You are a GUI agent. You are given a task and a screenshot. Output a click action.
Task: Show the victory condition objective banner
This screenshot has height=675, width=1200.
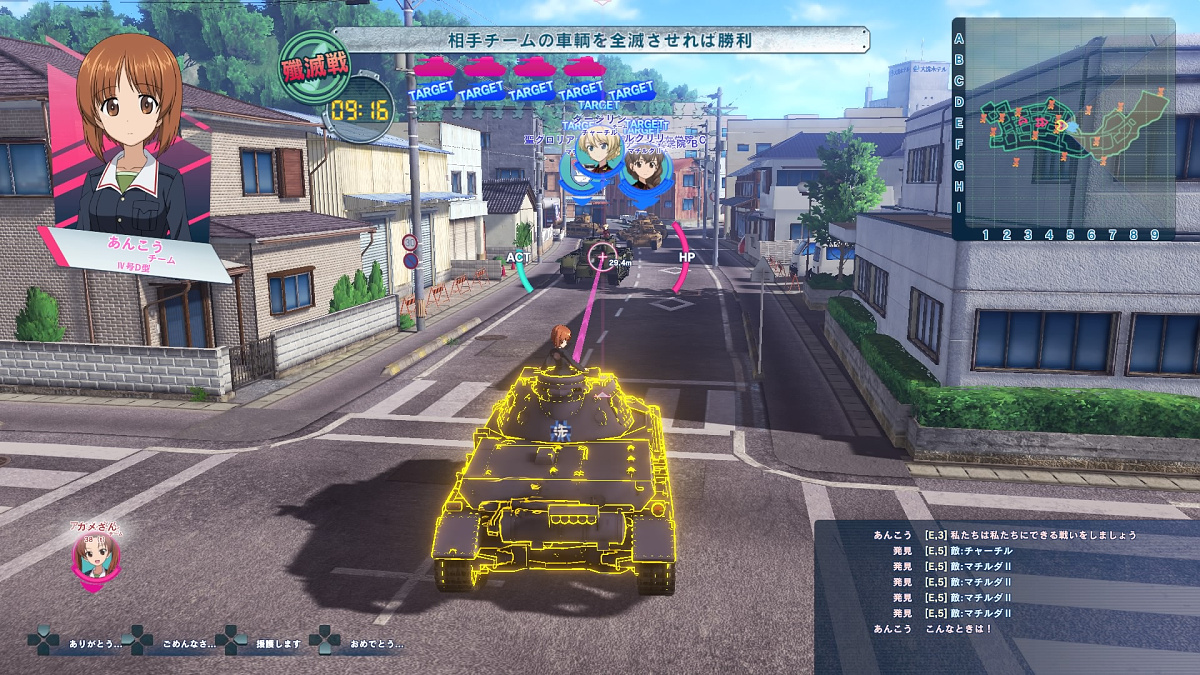point(600,40)
